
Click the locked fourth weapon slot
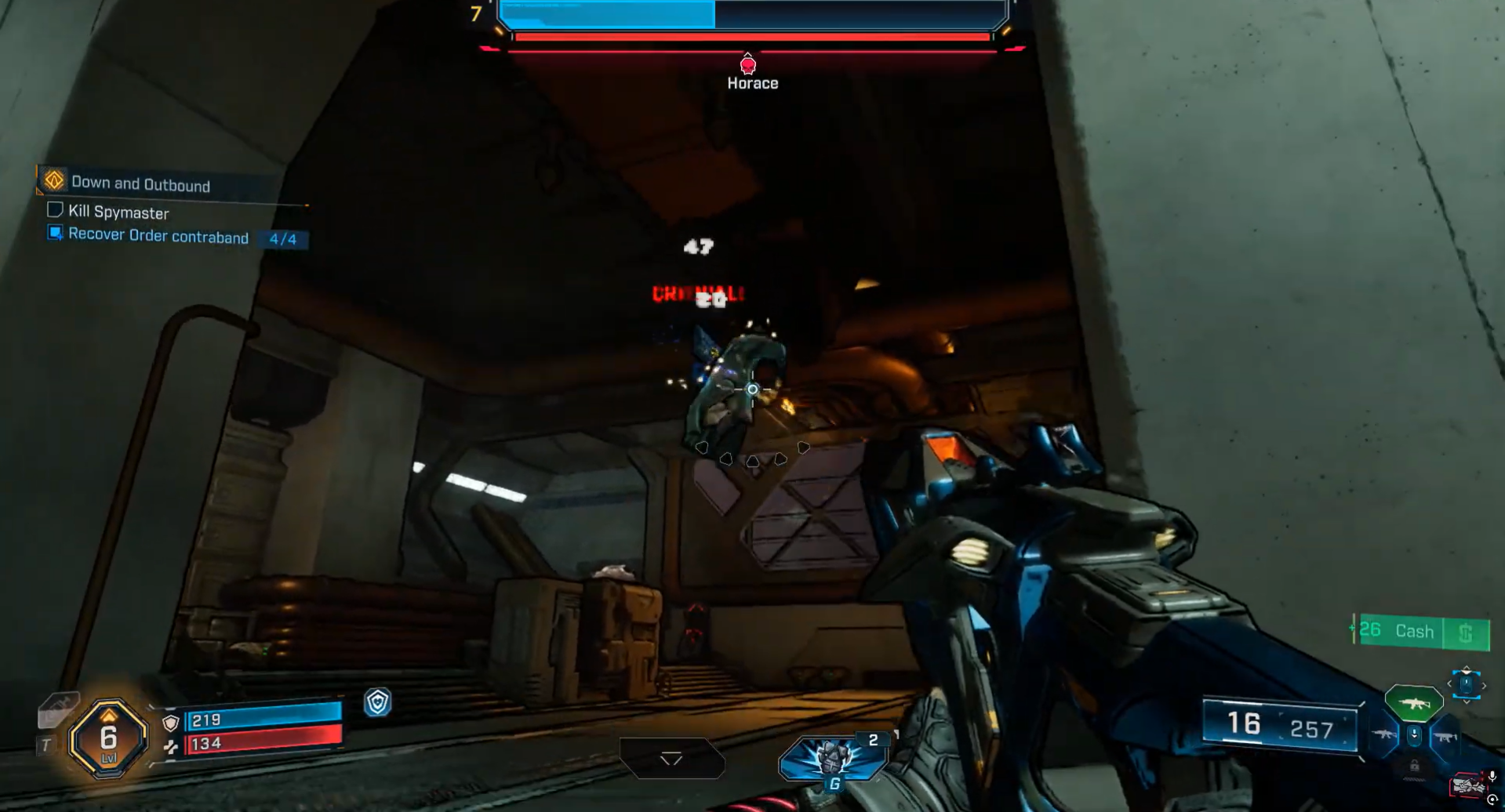pos(1415,765)
